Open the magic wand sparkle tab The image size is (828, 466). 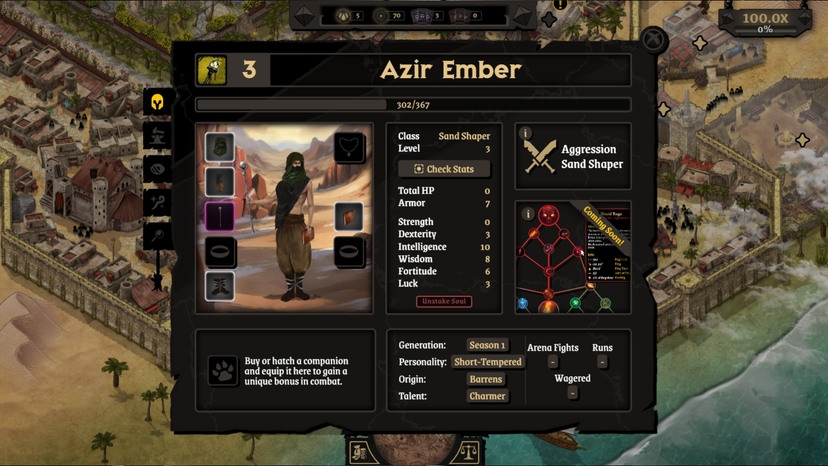coord(156,203)
